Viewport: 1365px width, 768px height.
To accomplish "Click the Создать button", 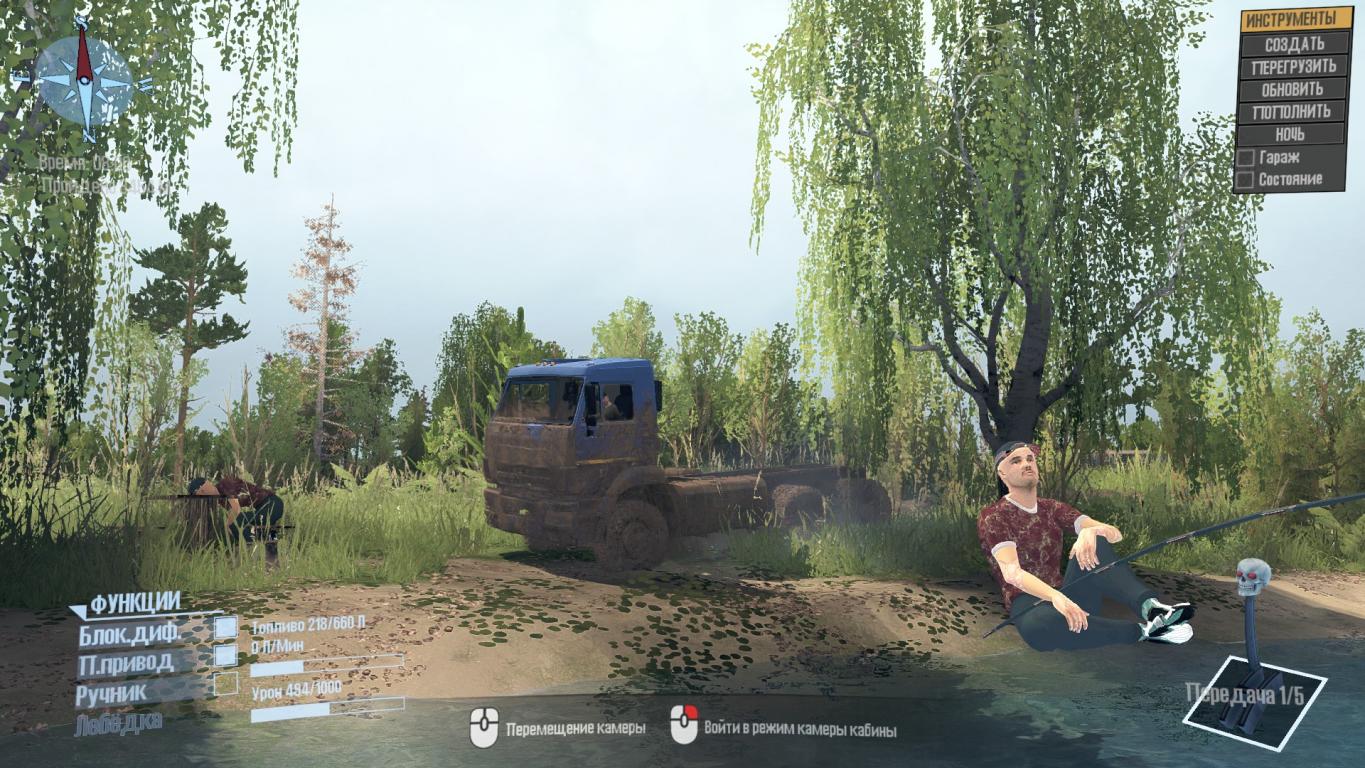I will (1293, 44).
